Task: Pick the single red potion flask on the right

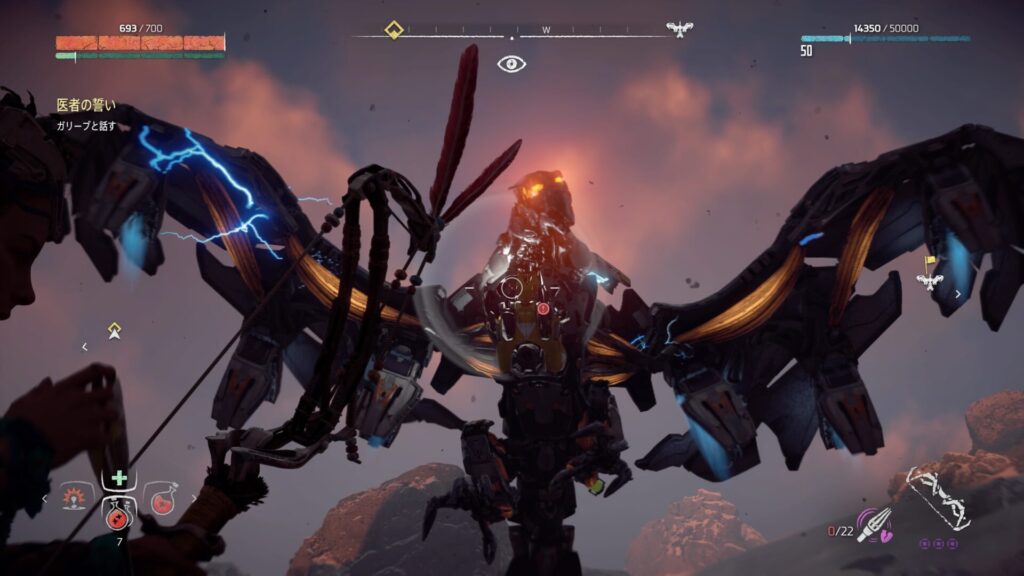Action: (x=161, y=497)
